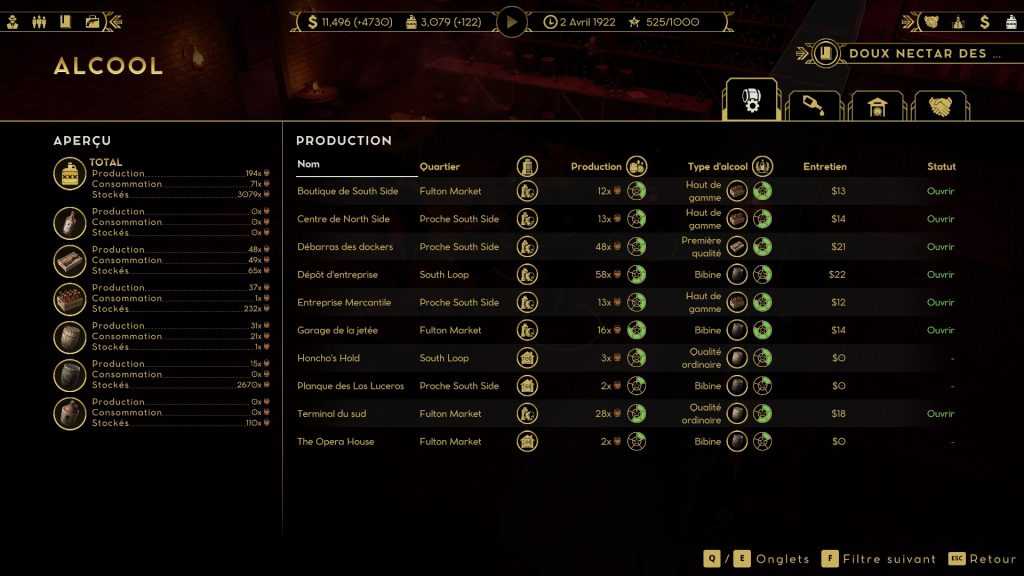
Task: Switch to the warehouse building tab
Action: 876,107
